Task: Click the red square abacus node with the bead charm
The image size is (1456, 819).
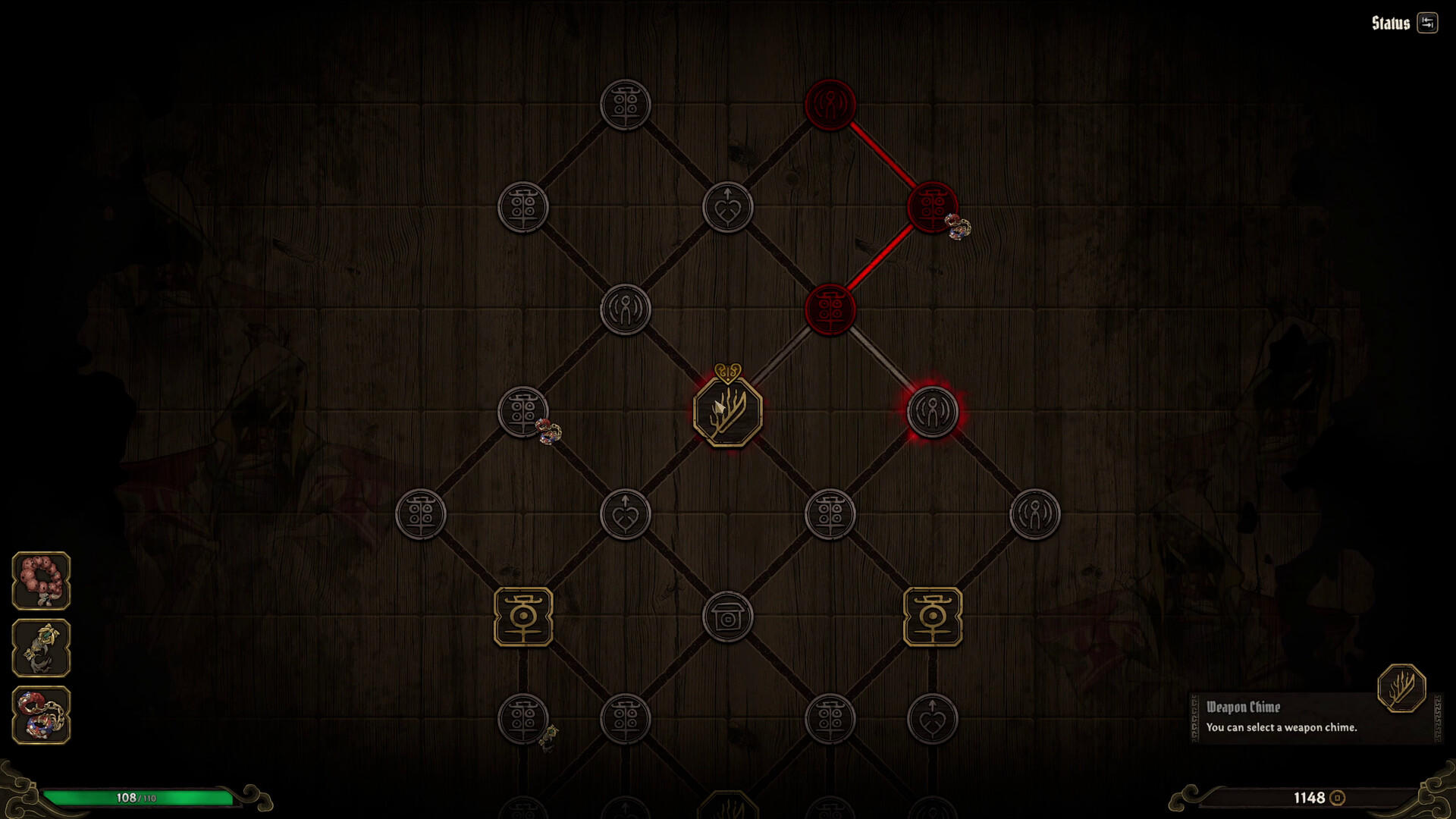Action: tap(931, 206)
